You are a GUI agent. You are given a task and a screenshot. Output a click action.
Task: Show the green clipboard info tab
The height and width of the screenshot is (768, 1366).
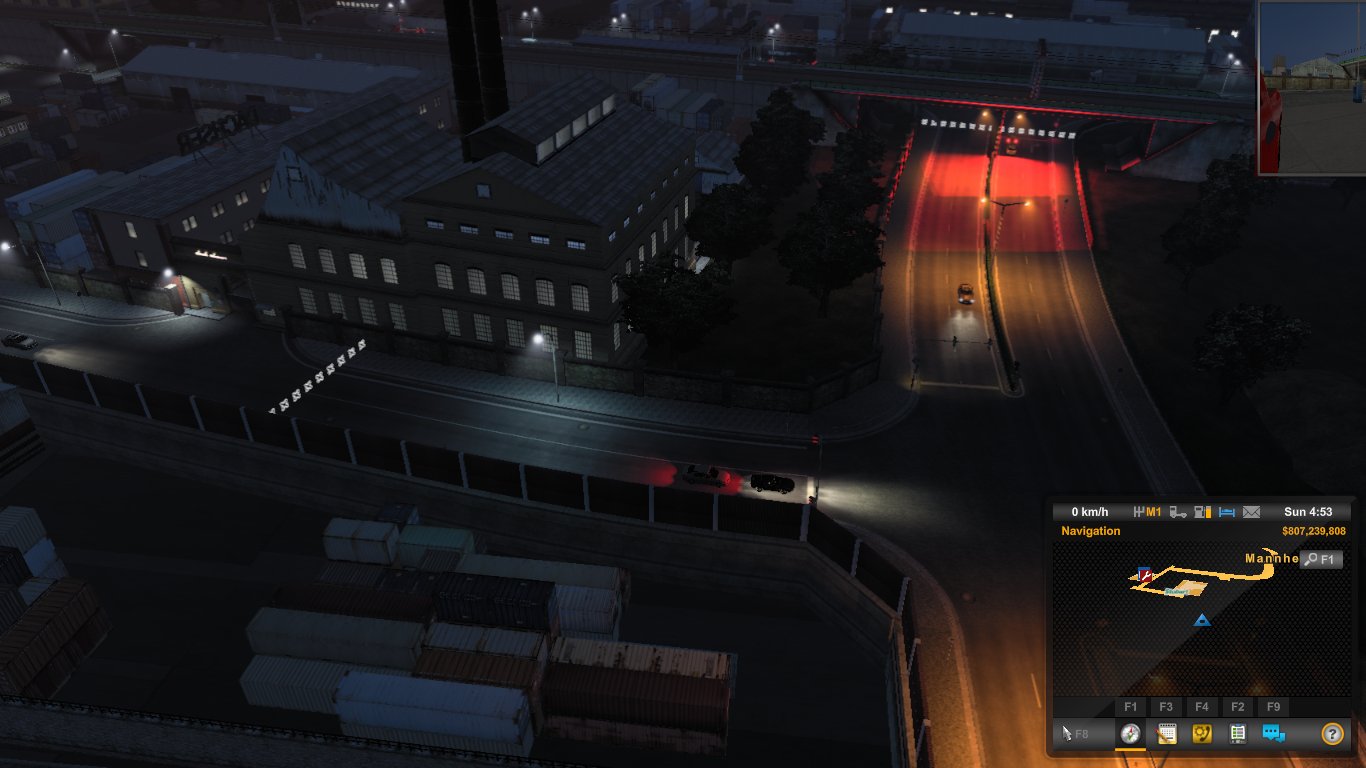(x=1237, y=733)
